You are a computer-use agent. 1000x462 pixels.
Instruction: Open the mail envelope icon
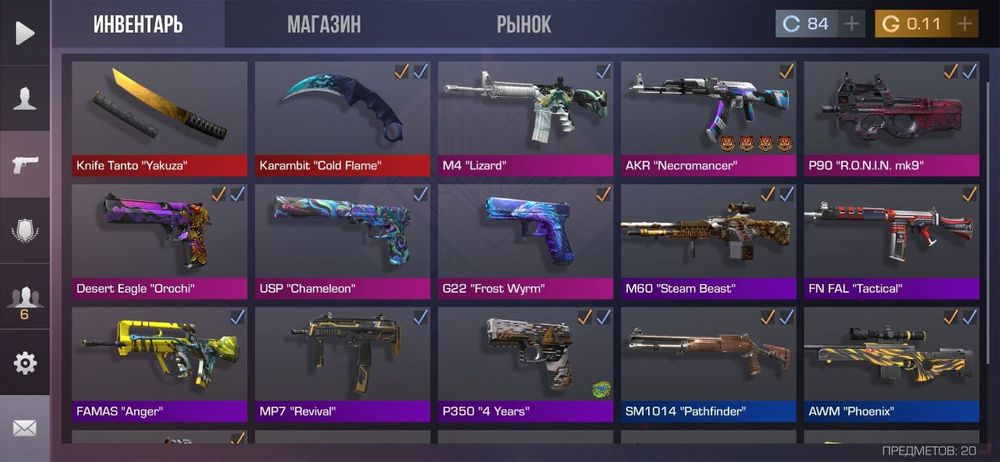coord(25,428)
